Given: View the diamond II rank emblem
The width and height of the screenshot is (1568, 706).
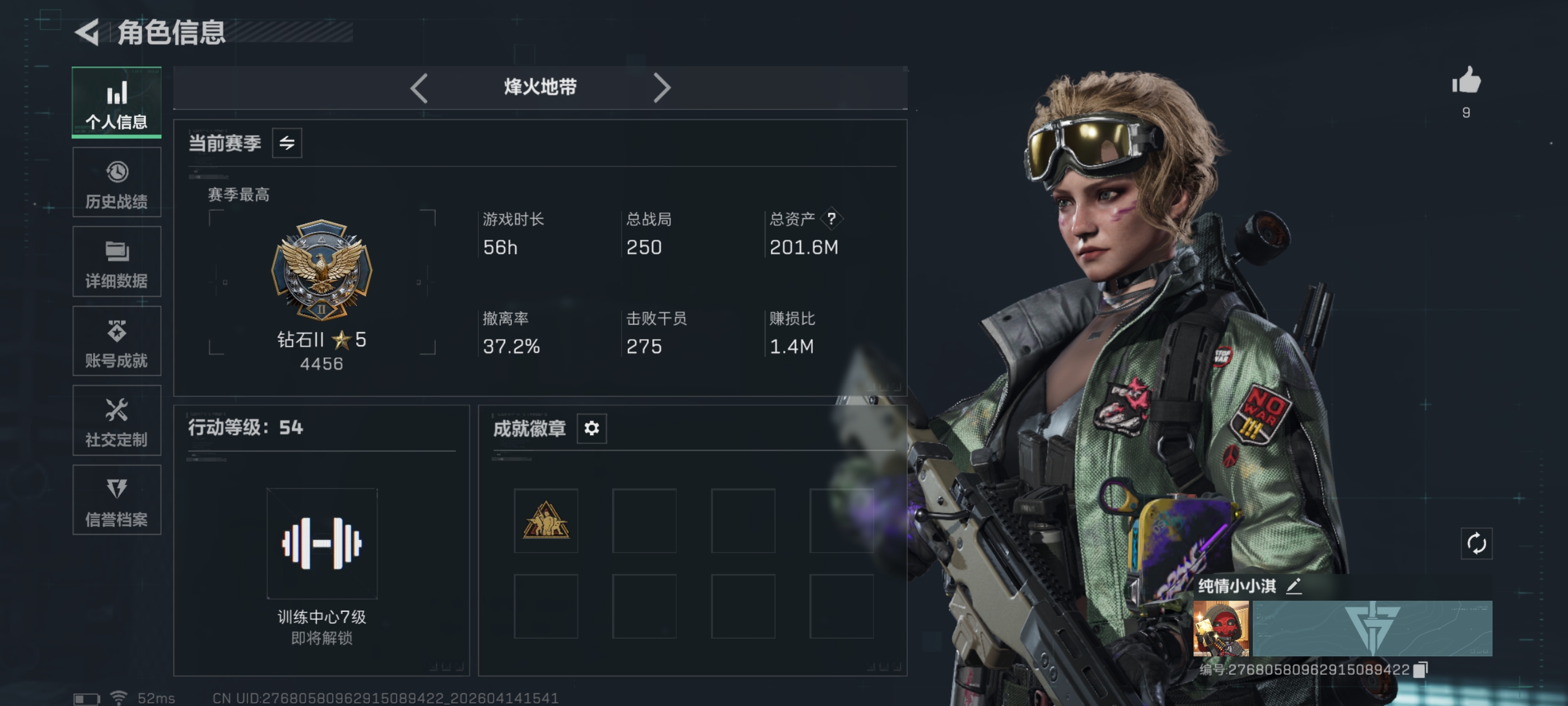Looking at the screenshot, I should 321,270.
